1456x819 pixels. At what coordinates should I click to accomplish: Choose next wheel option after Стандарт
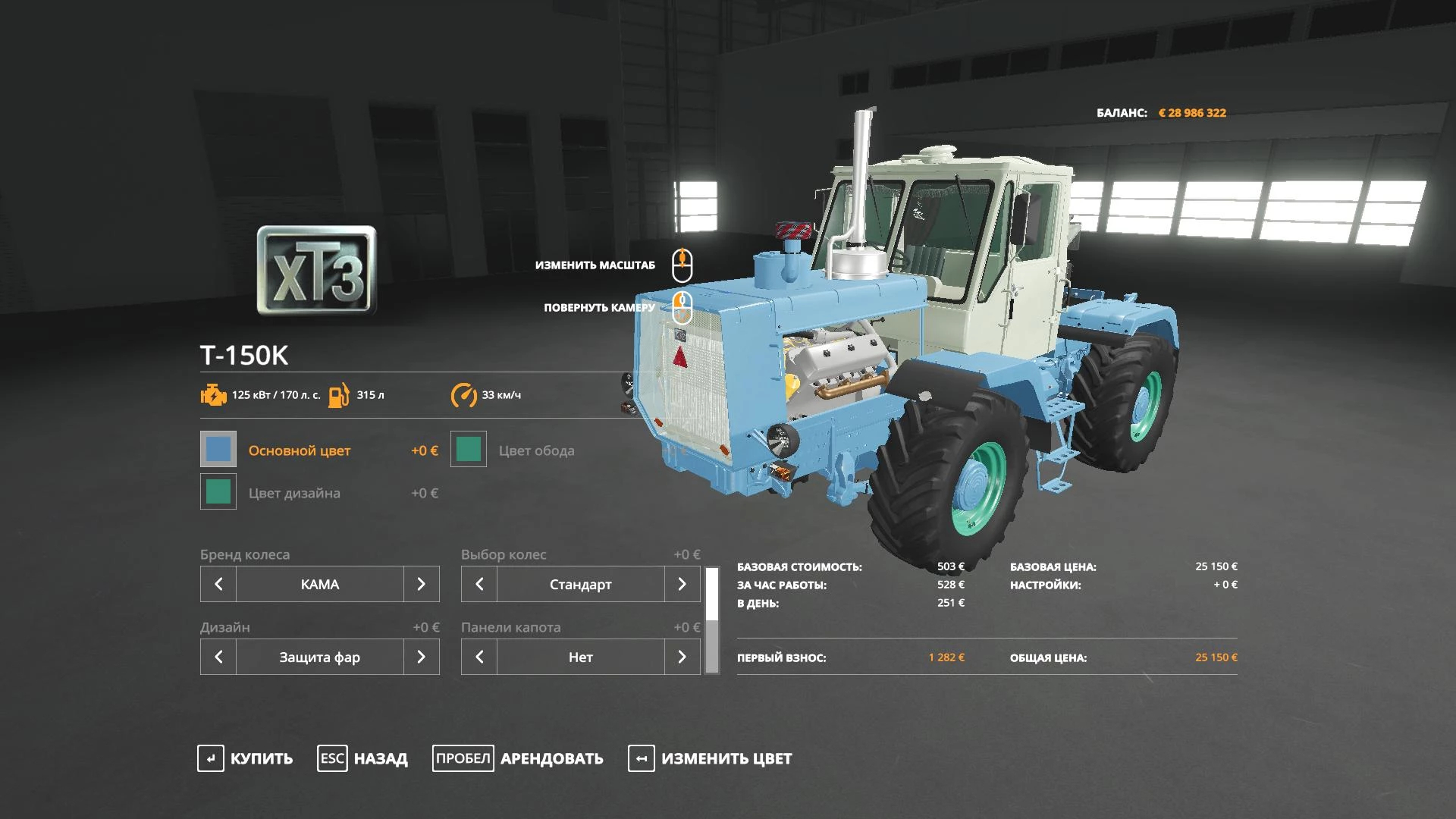[682, 584]
